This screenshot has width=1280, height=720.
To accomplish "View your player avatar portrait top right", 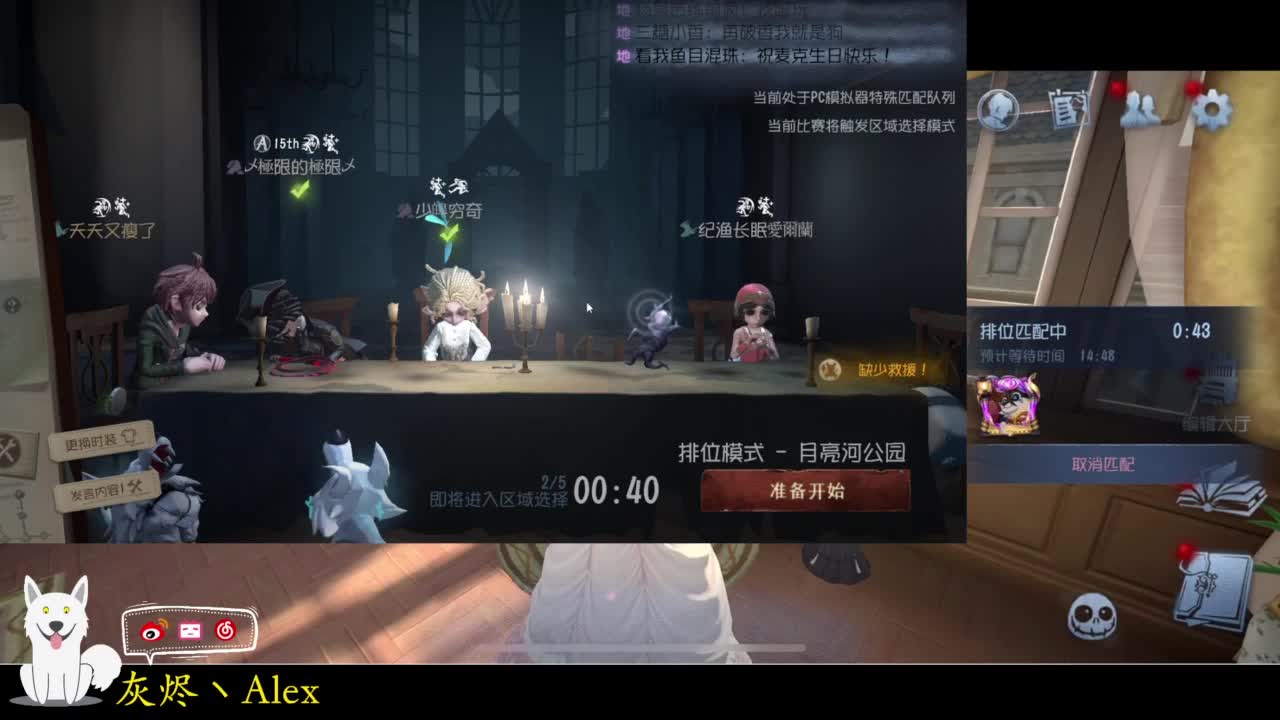I will coord(1000,110).
